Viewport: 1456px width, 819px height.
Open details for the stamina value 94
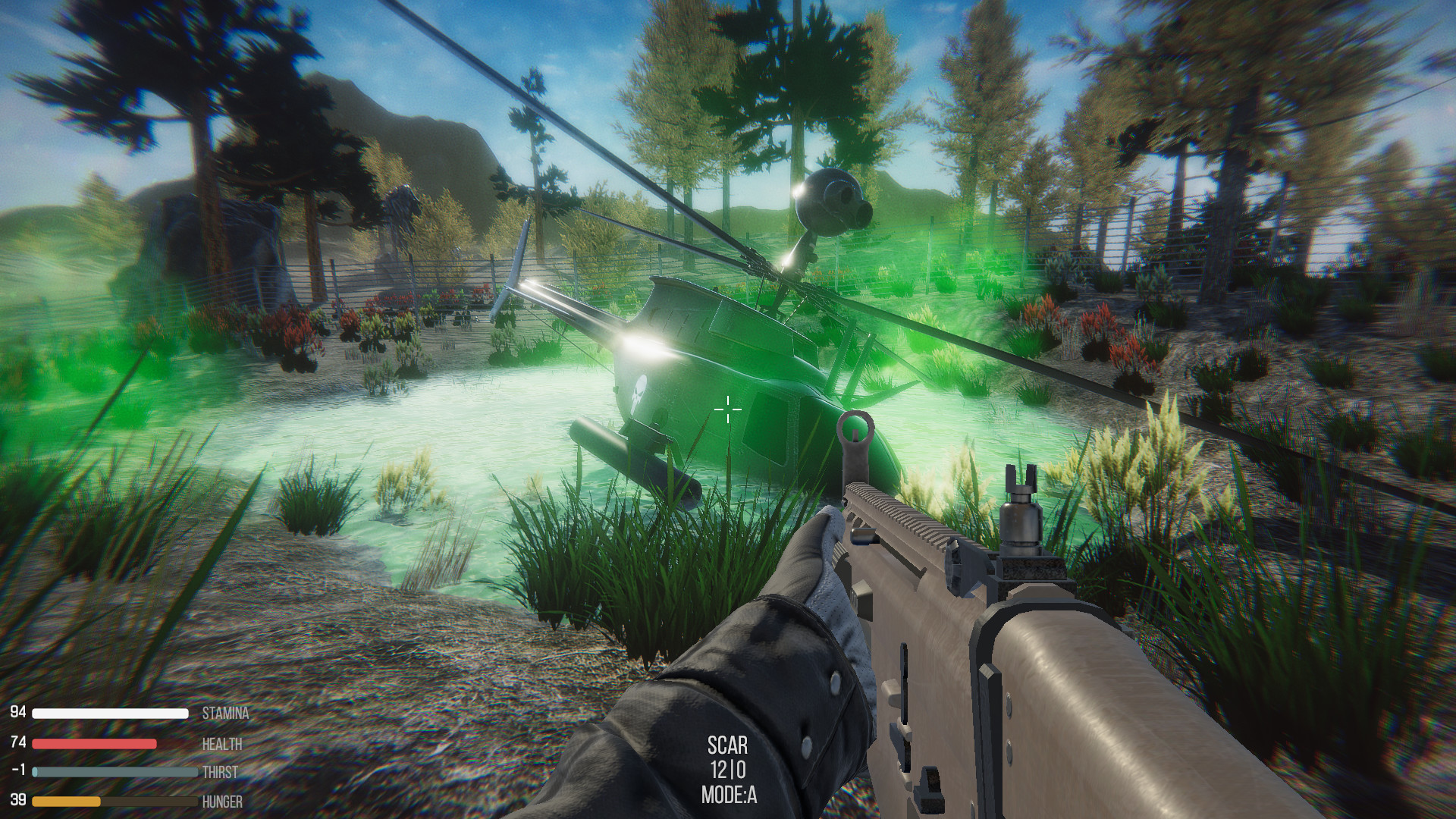coord(19,713)
